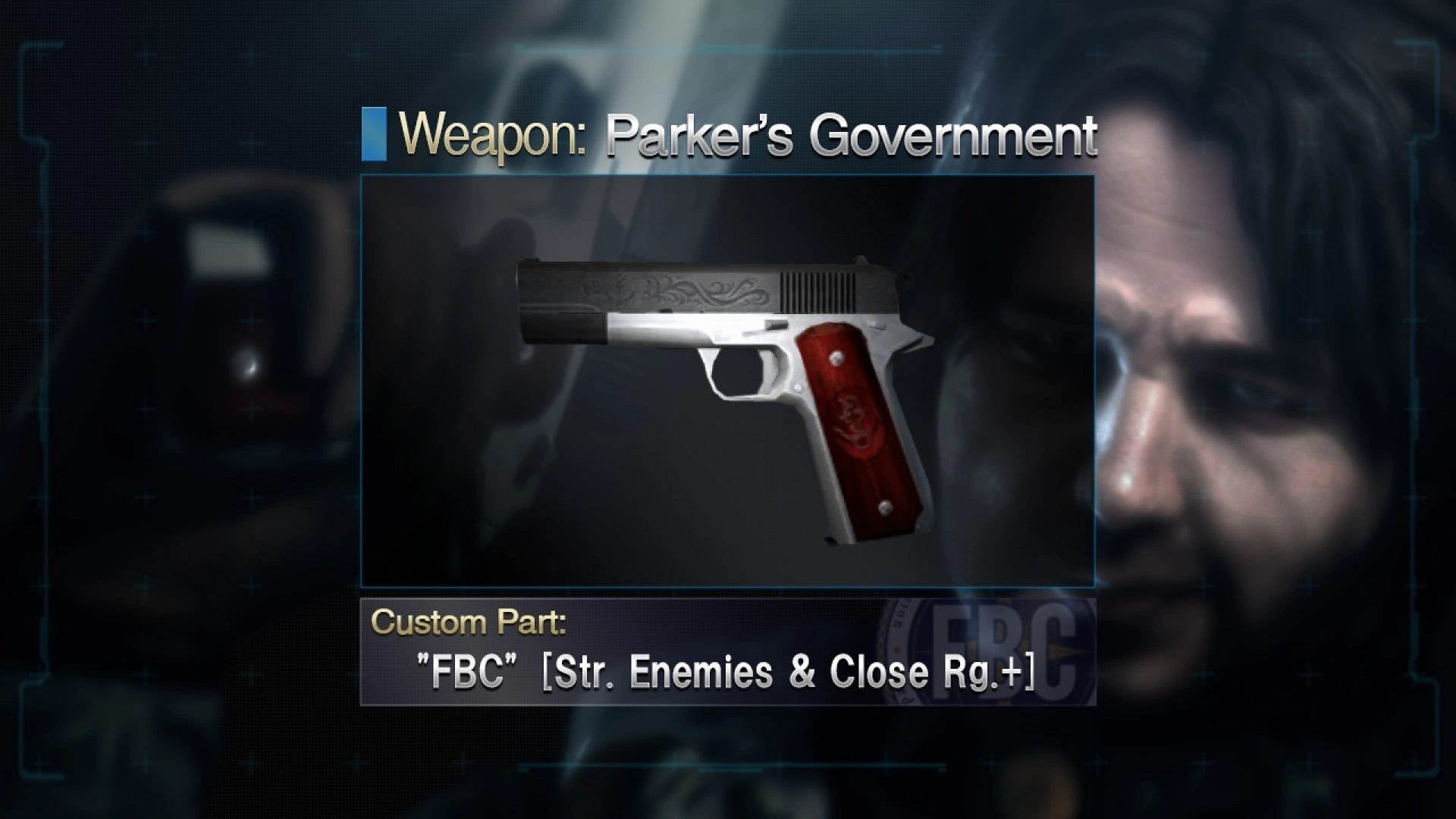Click the Custom Part text link
The height and width of the screenshot is (819, 1456).
468,622
